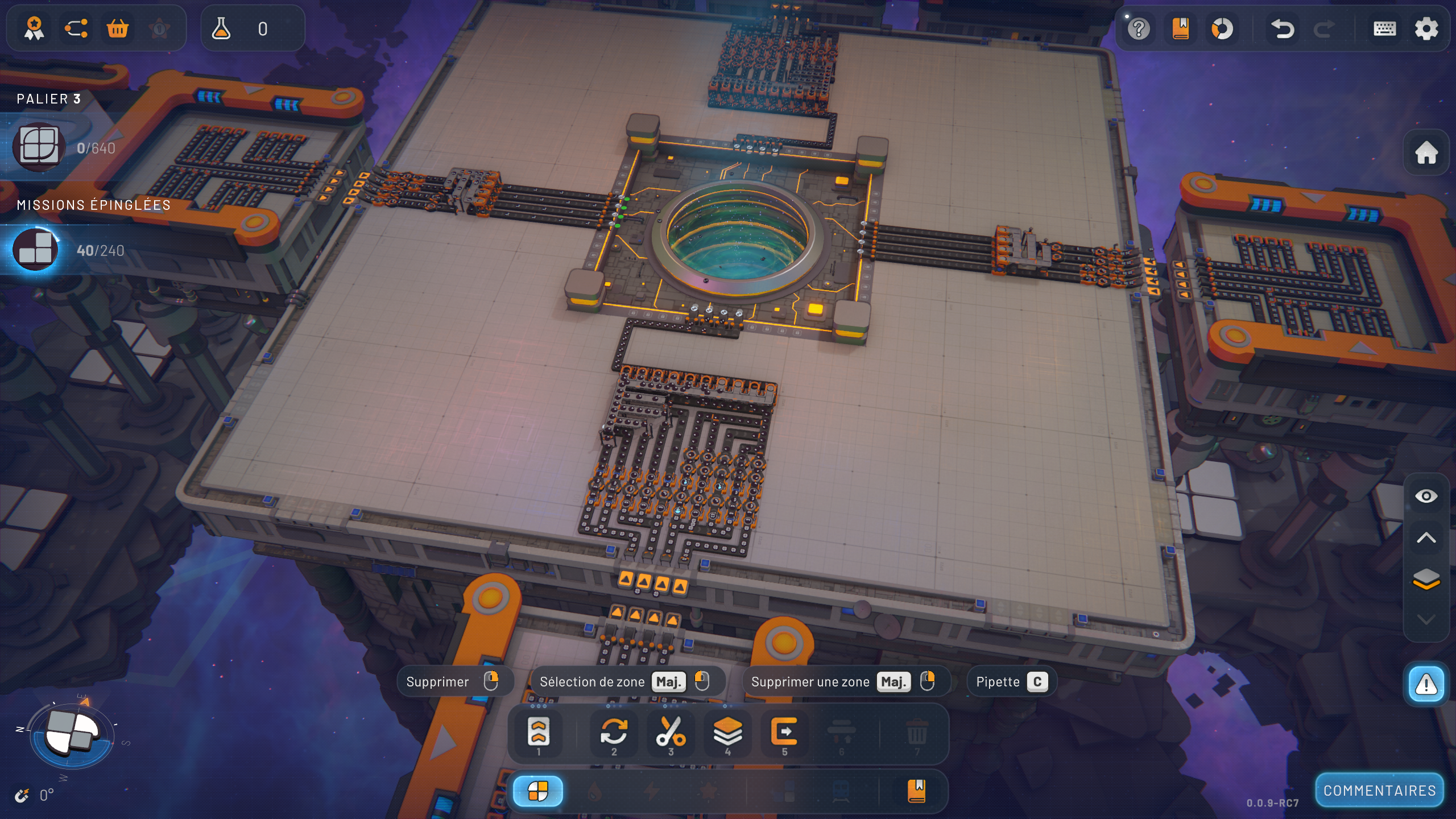Viewport: 1456px width, 819px height.
Task: Undo the last action
Action: pyautogui.click(x=1283, y=28)
